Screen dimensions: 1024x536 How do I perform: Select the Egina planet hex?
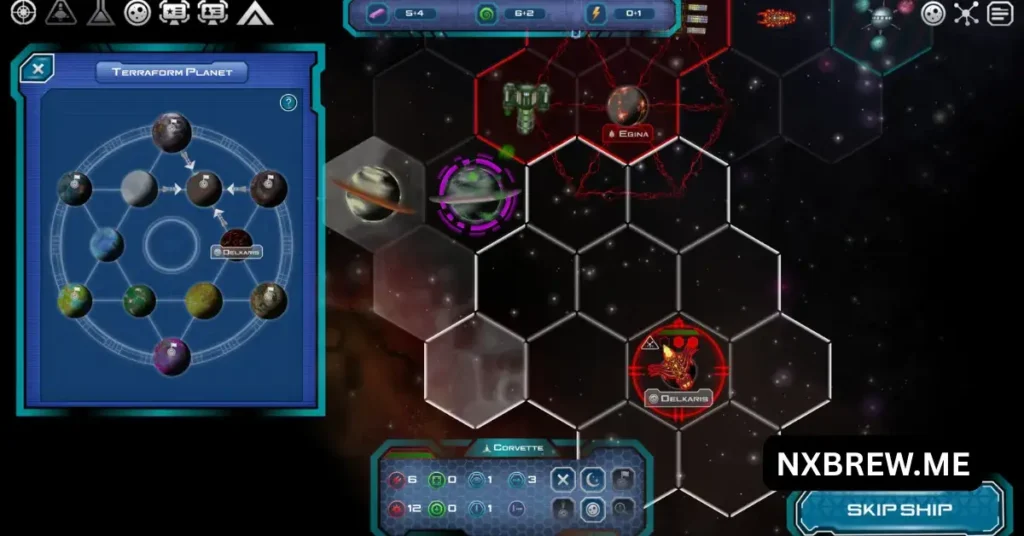click(x=628, y=106)
